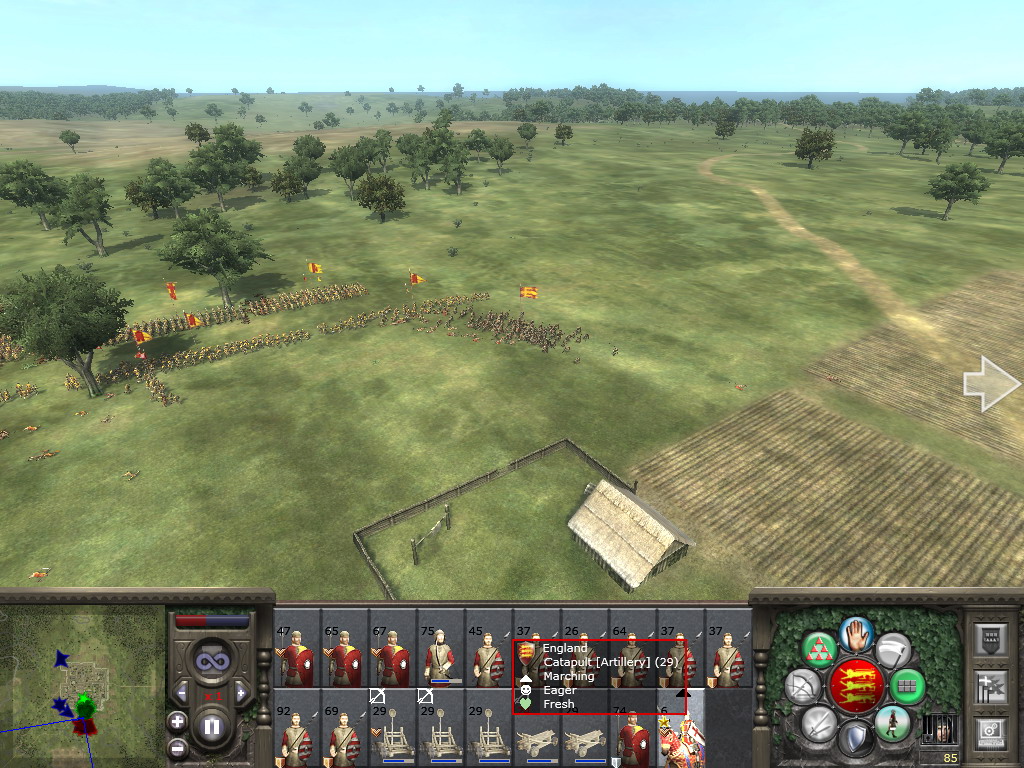
Task: Set the red triangle wedge formation
Action: tap(820, 651)
